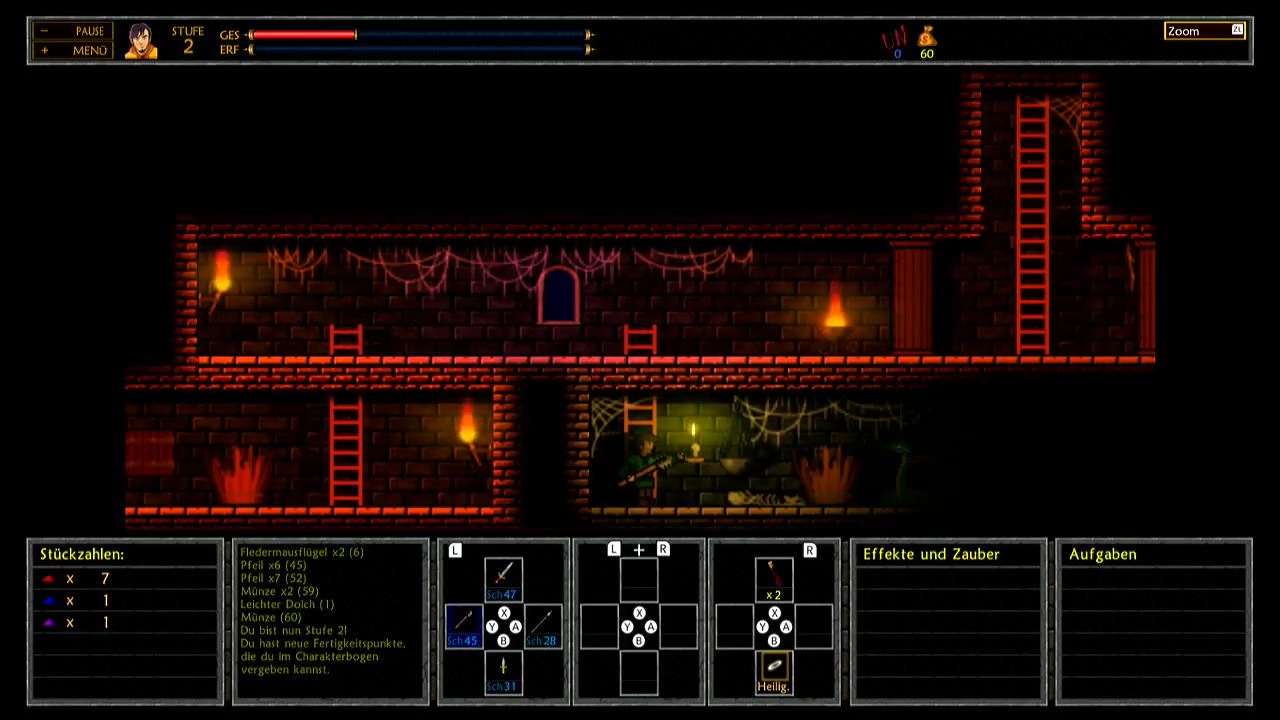Select the sword slot labeled Sch 47

503,579
